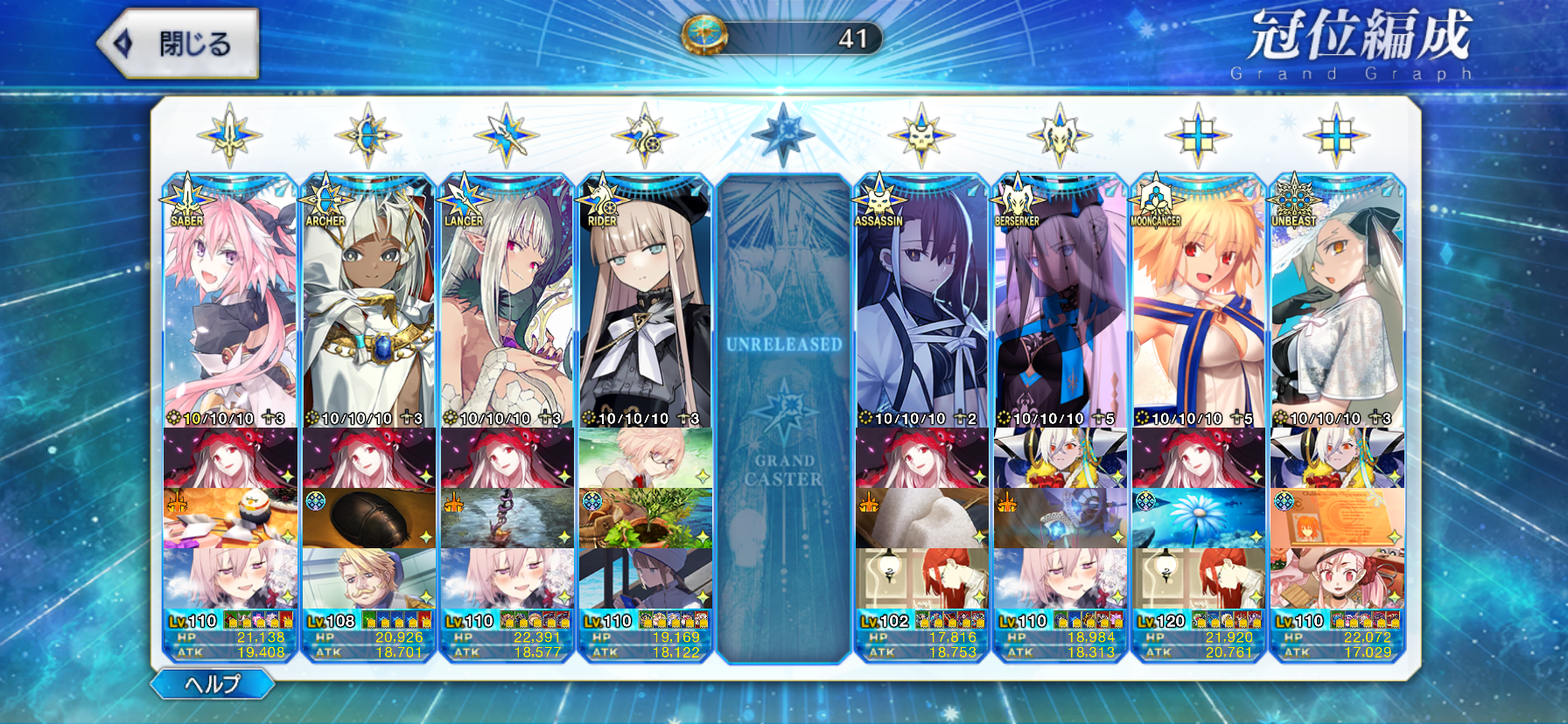Screen dimensions: 1568x724
Task: Close the Grand Graph screen
Action: tap(178, 43)
